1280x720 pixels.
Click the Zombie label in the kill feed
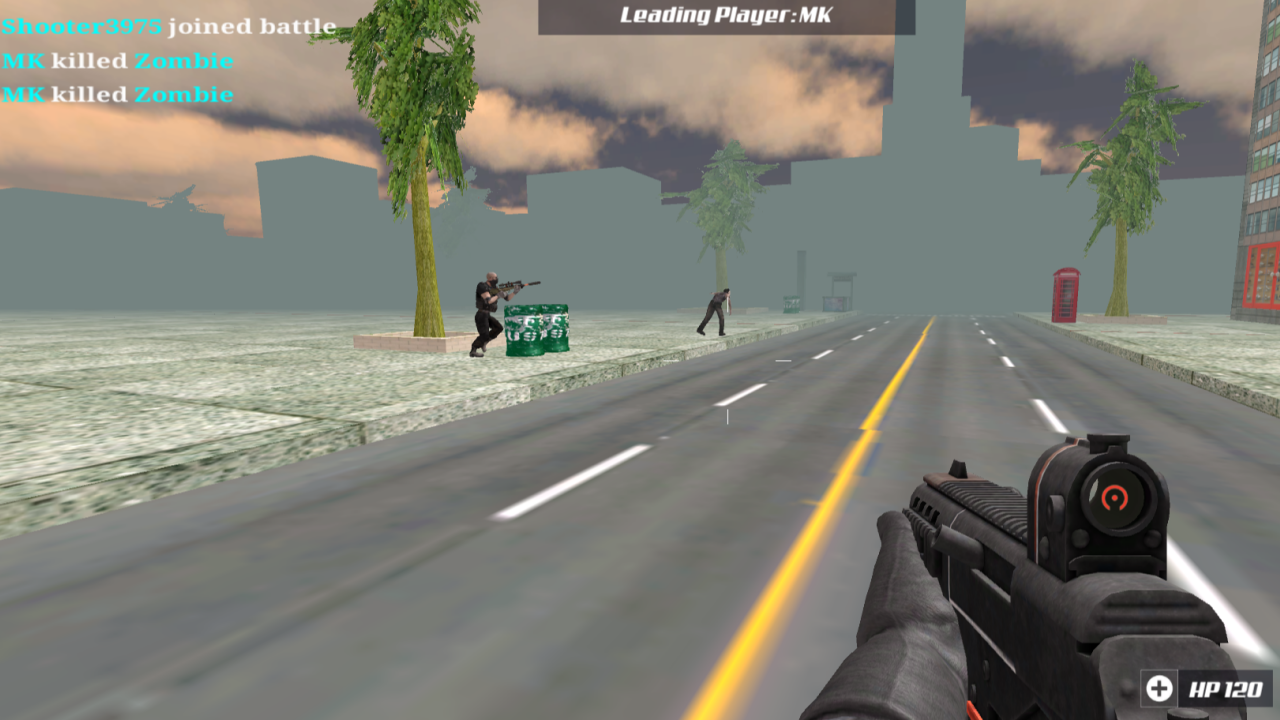click(185, 60)
